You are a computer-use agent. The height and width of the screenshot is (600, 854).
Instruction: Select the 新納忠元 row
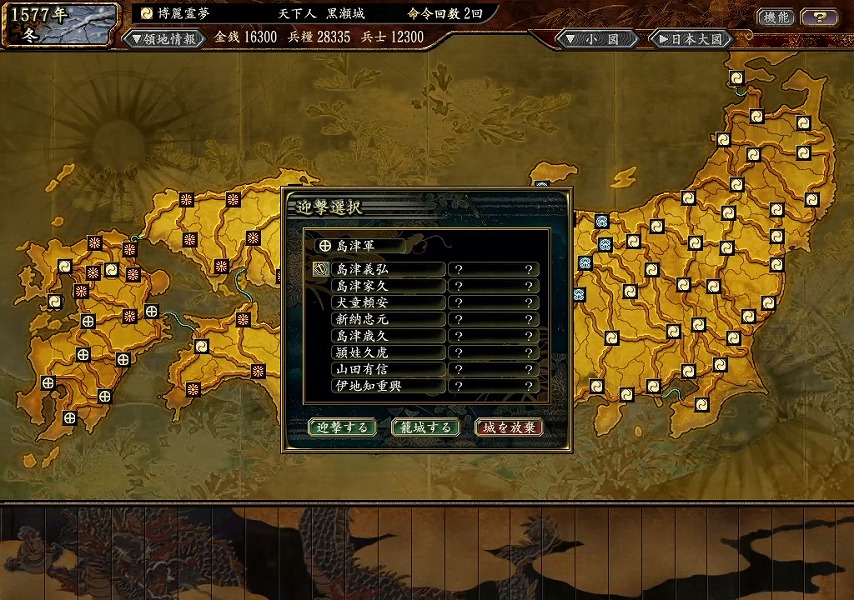tap(387, 319)
